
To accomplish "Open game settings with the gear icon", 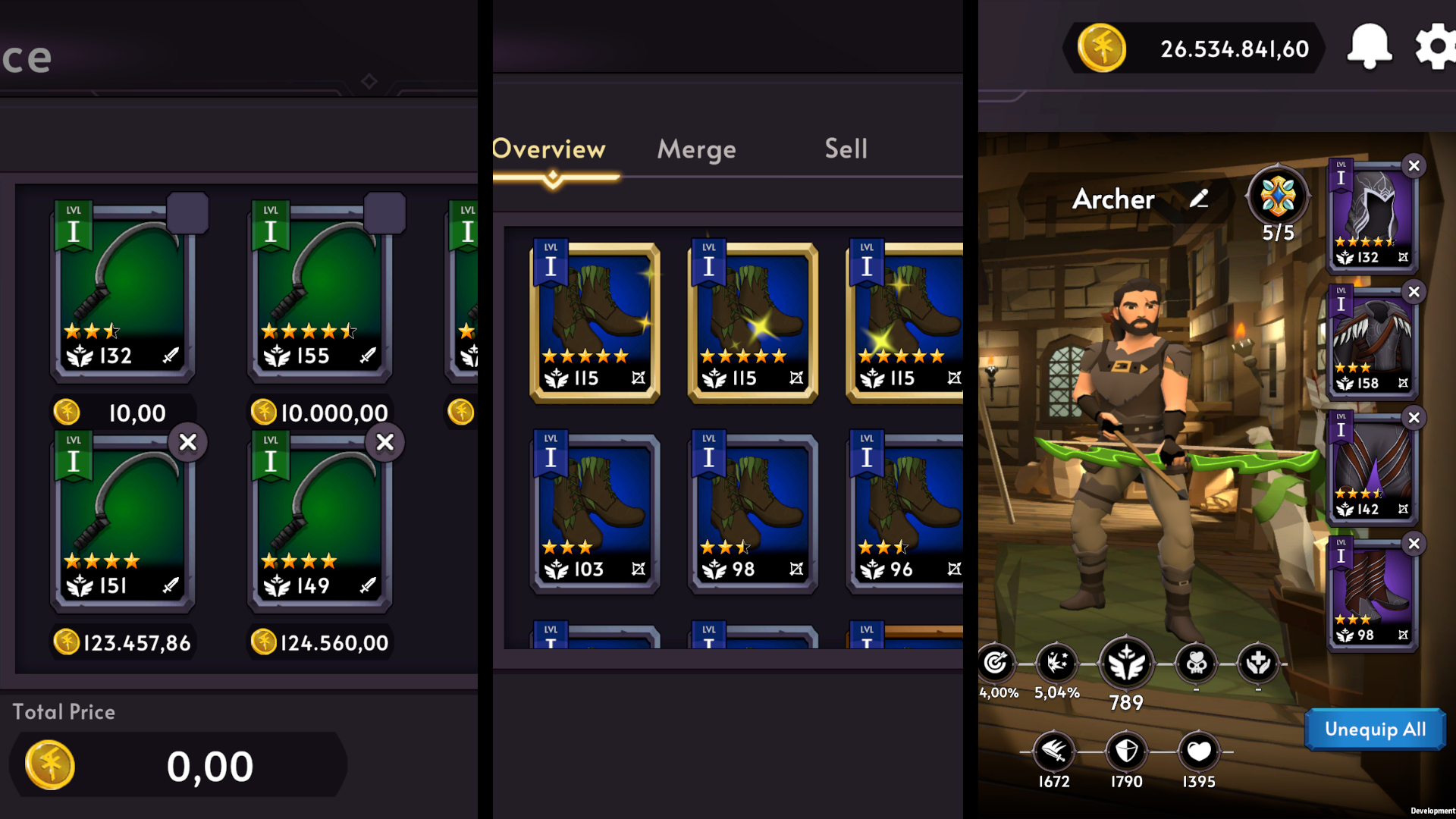I will click(1436, 47).
